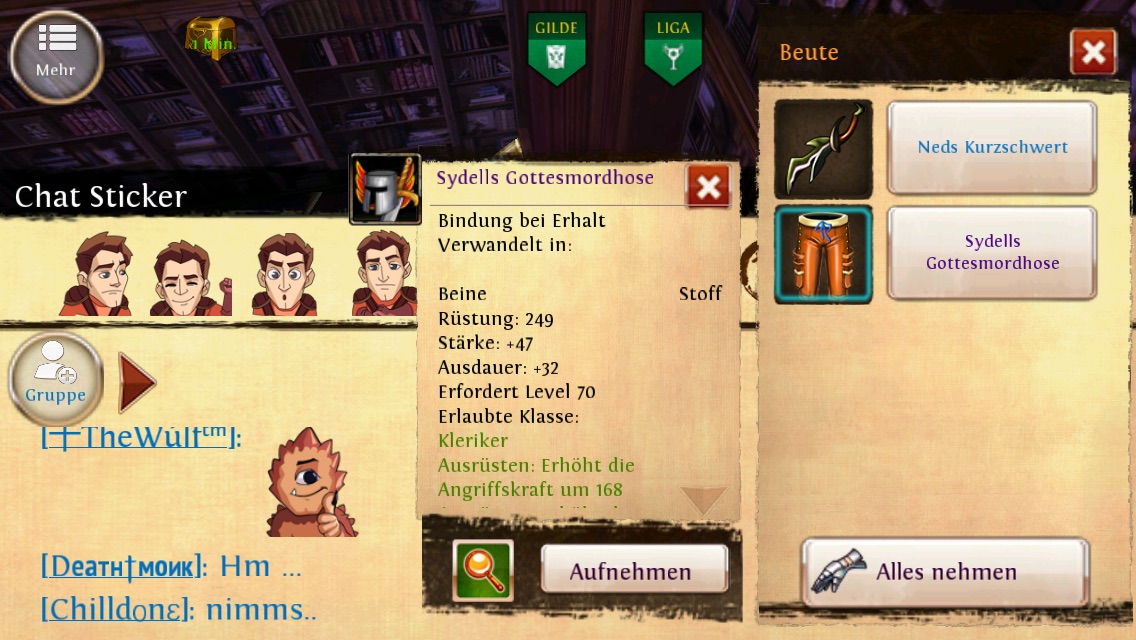1136x640 pixels.
Task: Pick up the item with Aufnehmen
Action: click(633, 572)
